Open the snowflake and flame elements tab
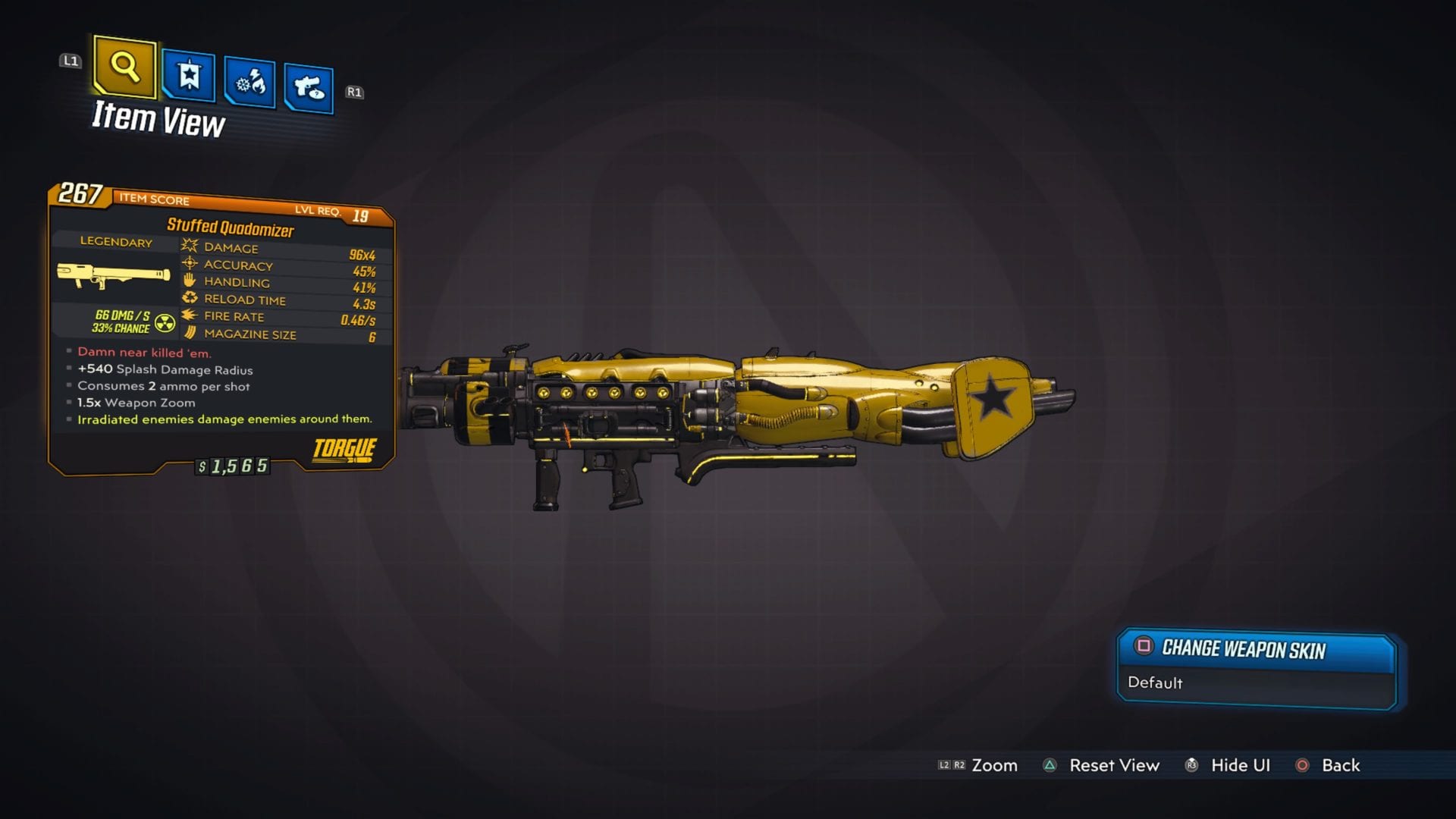The width and height of the screenshot is (1456, 819). click(x=249, y=83)
